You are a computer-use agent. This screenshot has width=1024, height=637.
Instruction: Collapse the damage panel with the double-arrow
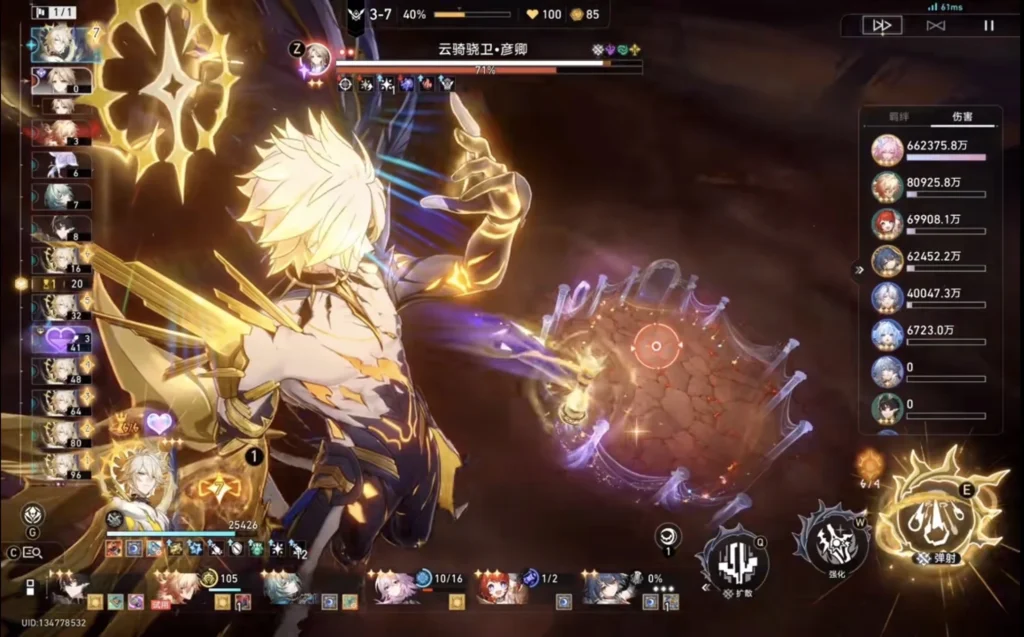click(857, 270)
